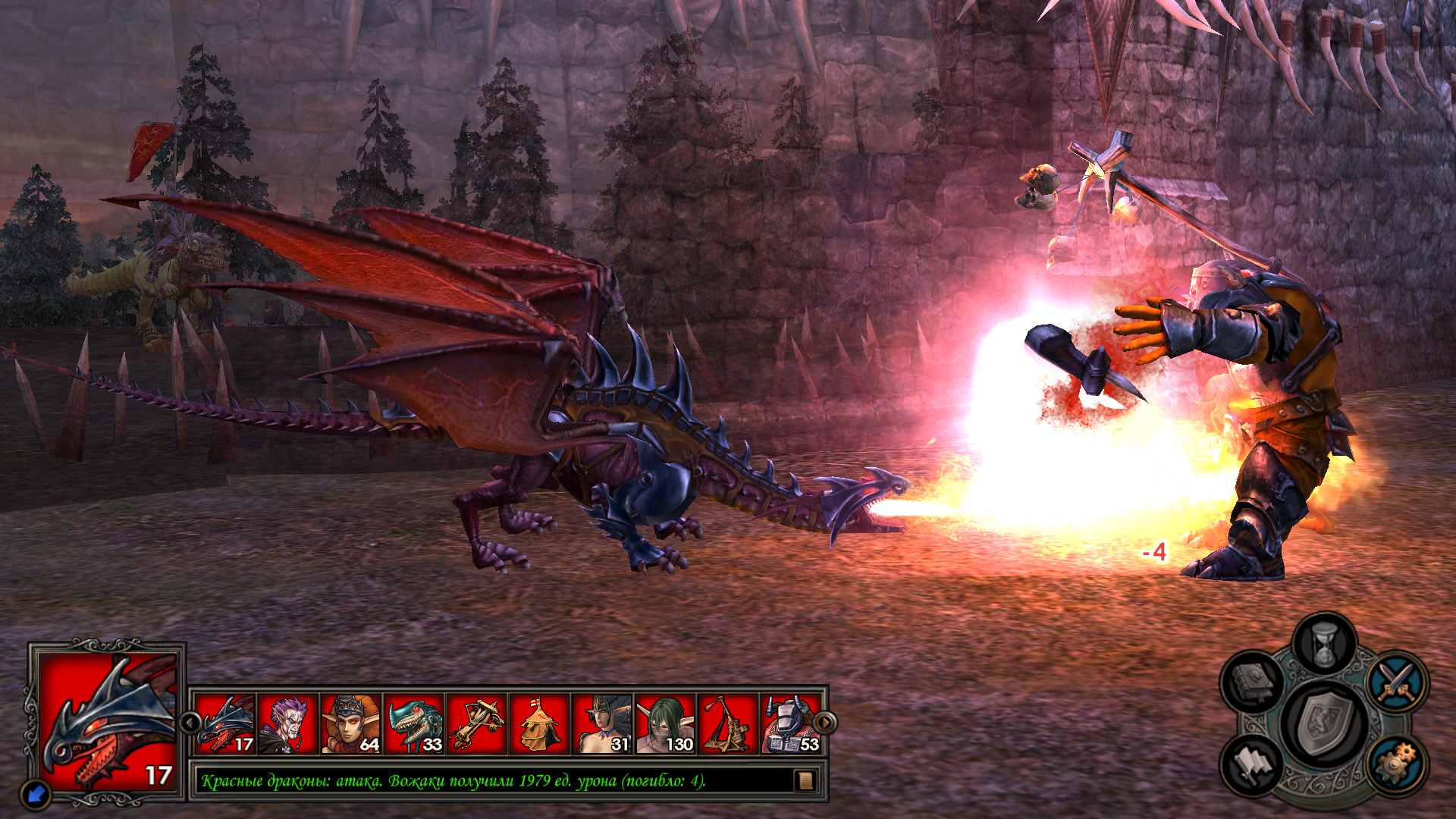Click the hourglass wait button

click(1324, 645)
